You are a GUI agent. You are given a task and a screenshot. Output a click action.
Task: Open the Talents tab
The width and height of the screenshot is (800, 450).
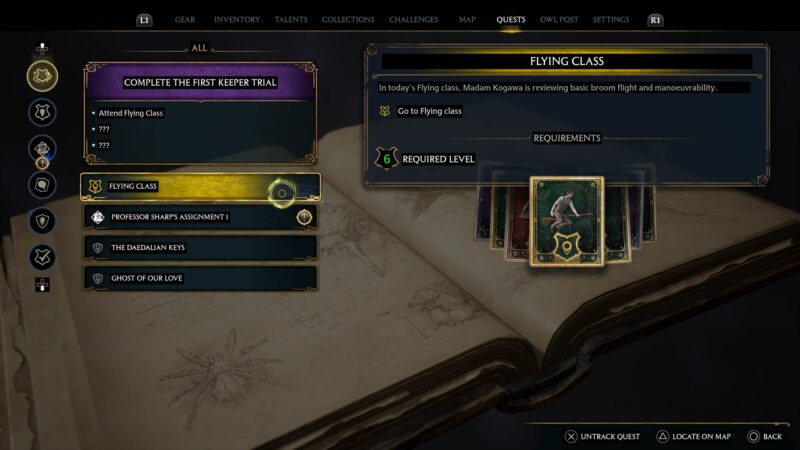pos(291,20)
